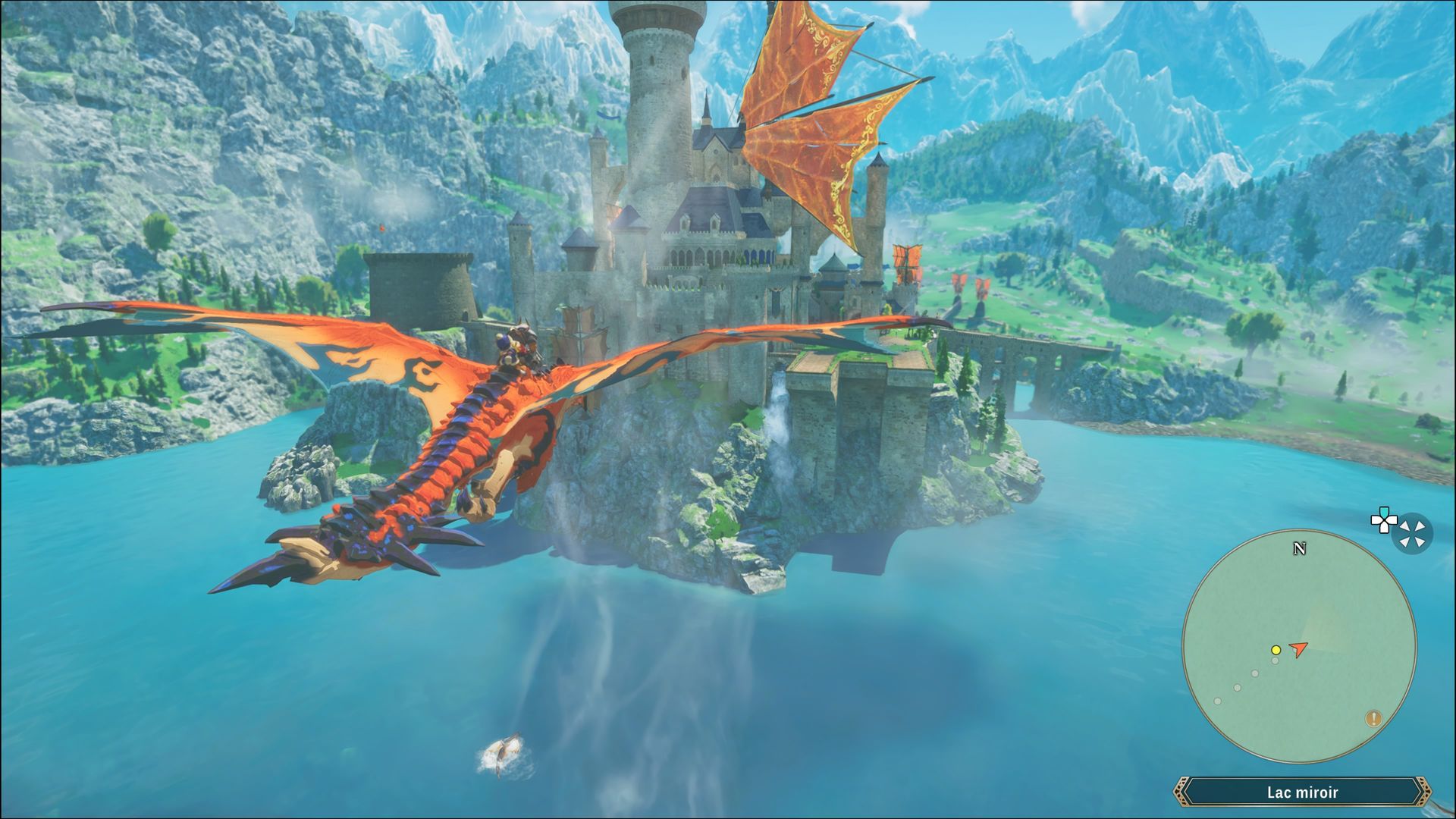This screenshot has width=1456, height=819.
Task: Select the exclamation quest marker on the minimap
Action: coord(1373,718)
